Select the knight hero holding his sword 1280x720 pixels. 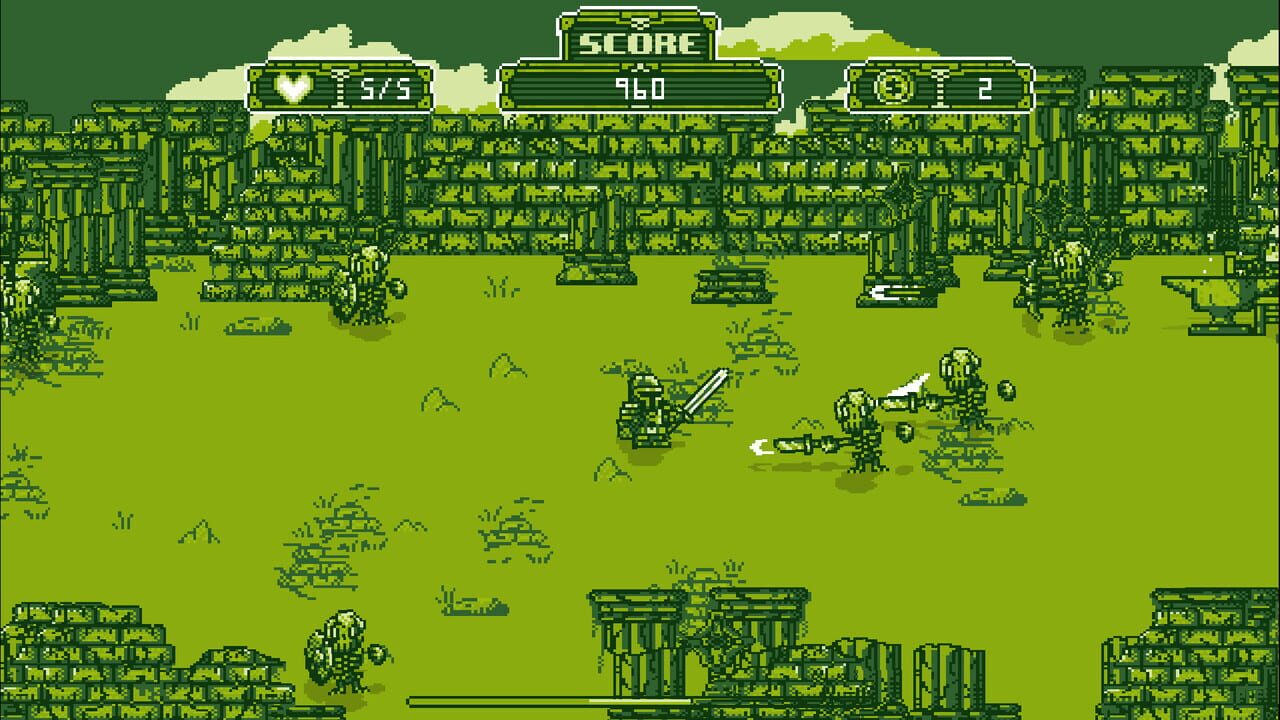pos(645,410)
